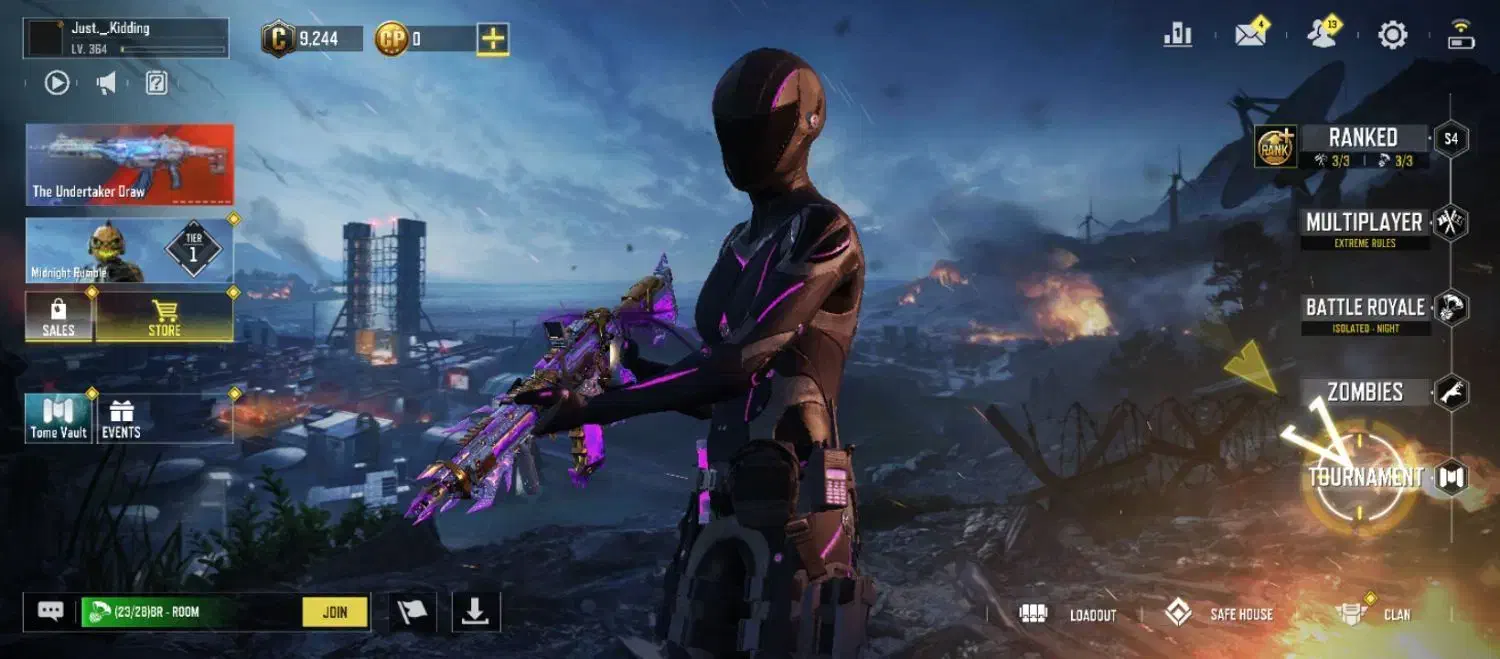This screenshot has width=1500, height=659.
Task: Go to the Safe House
Action: point(1220,614)
